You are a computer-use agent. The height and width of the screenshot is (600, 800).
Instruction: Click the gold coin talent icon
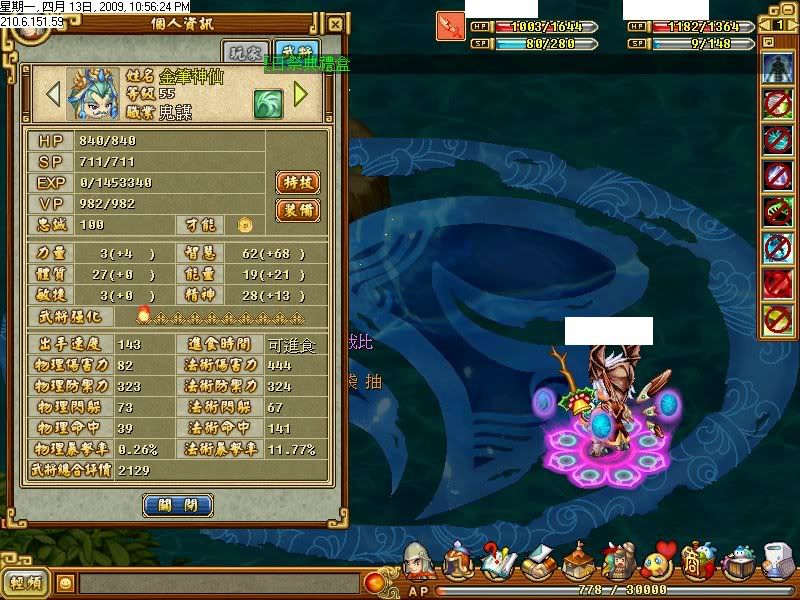click(243, 225)
